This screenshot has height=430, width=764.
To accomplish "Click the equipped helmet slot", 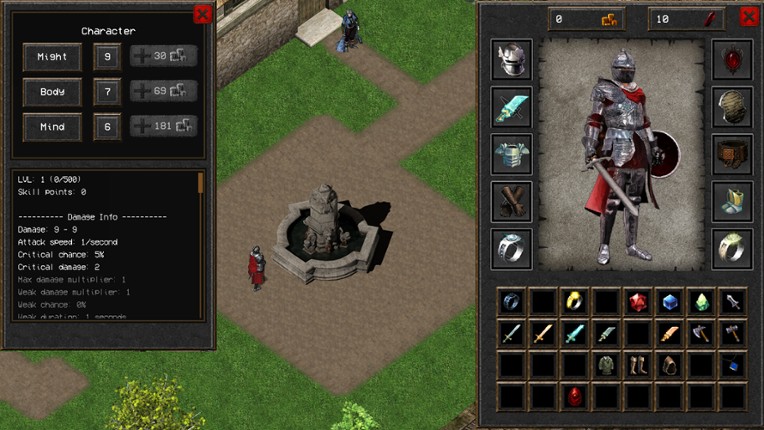I will click(x=511, y=59).
